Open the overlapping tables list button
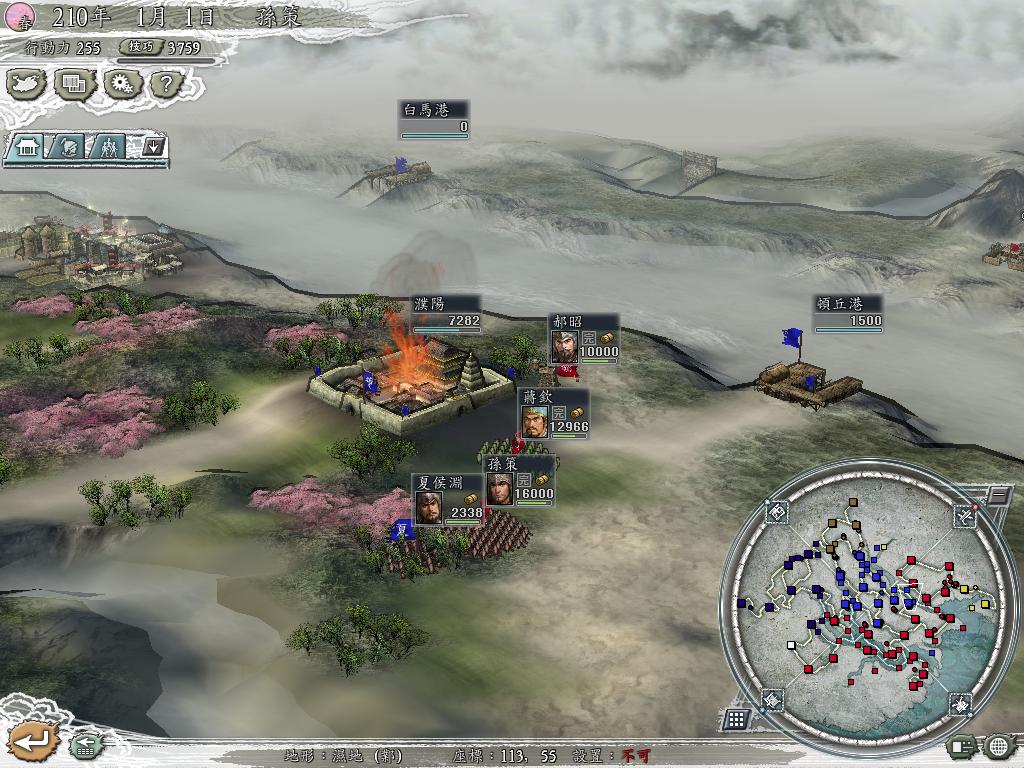 coord(74,84)
